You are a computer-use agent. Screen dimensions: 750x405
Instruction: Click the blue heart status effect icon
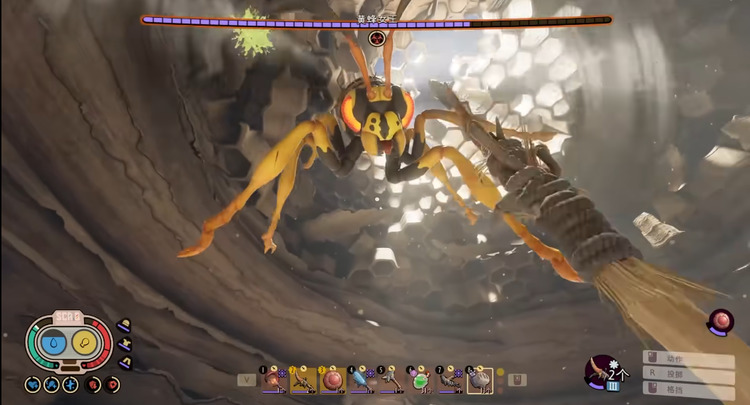33,384
